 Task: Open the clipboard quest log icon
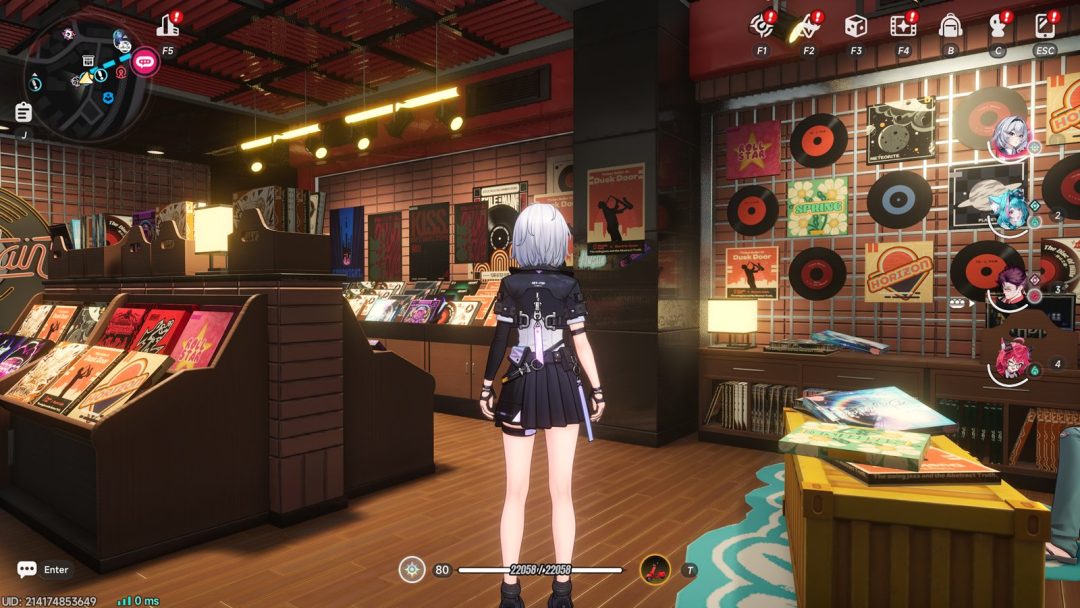(x=23, y=112)
